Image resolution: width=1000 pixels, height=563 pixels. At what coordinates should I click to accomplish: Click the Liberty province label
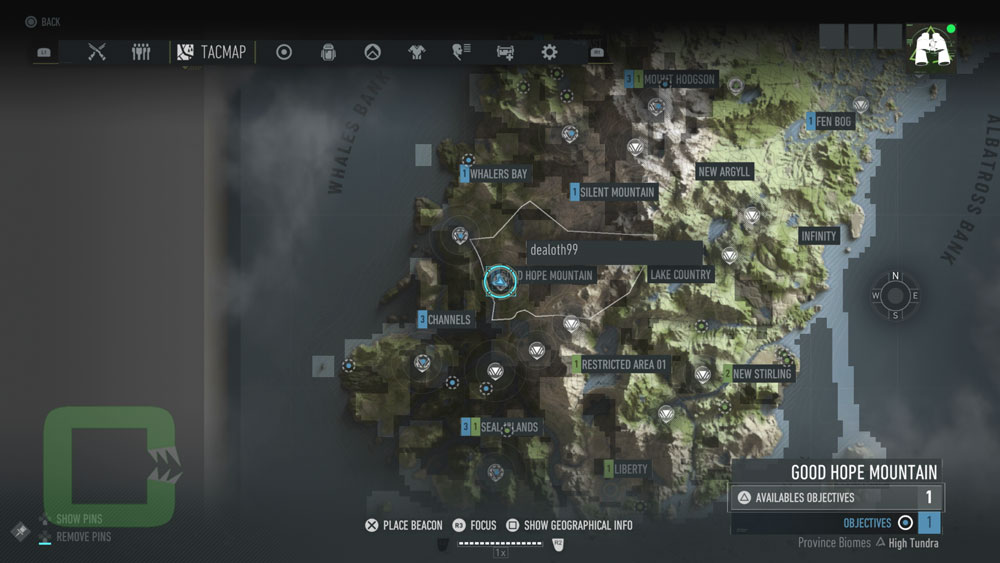[x=630, y=468]
